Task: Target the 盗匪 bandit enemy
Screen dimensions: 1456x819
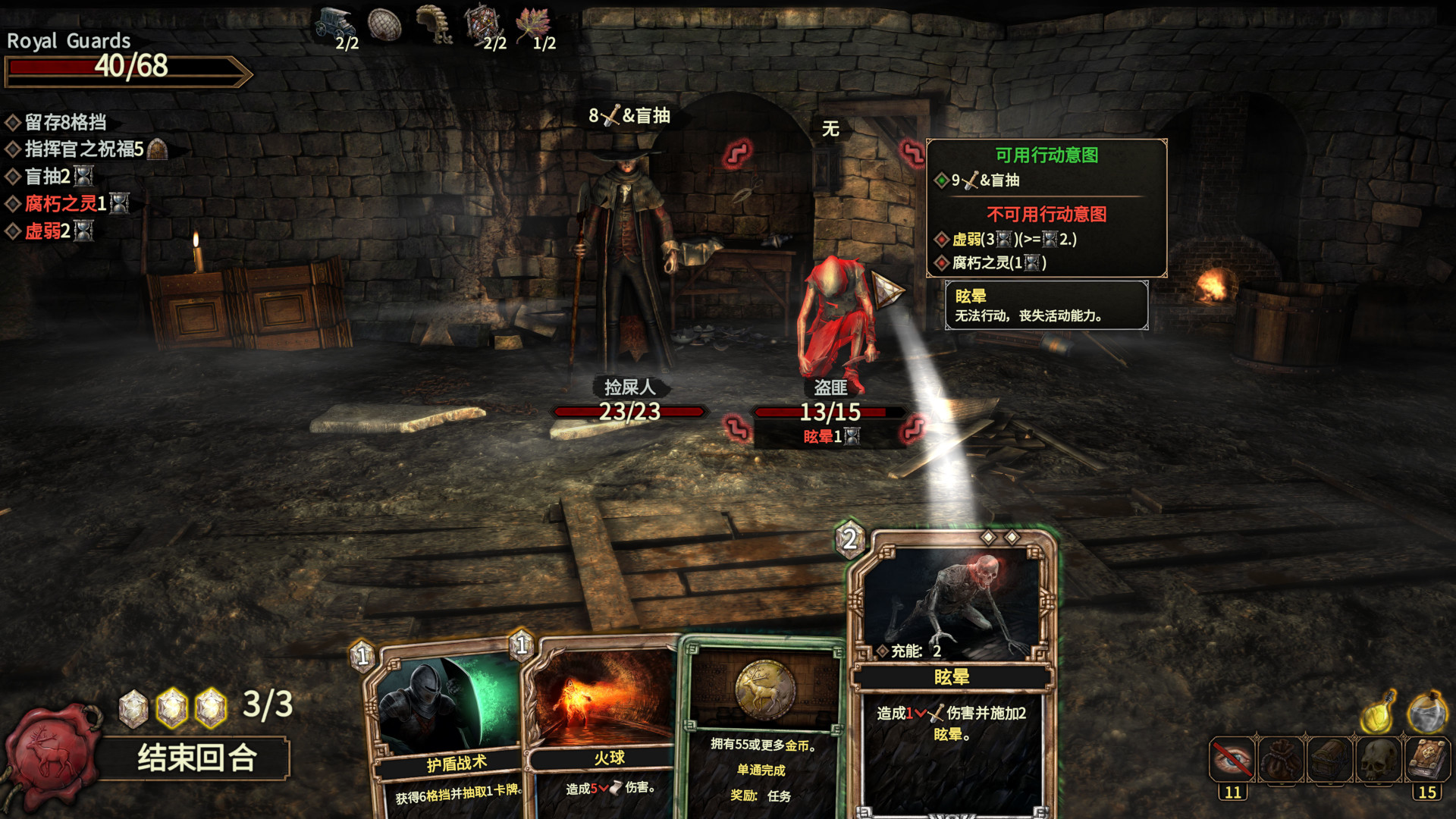Action: pyautogui.click(x=834, y=318)
